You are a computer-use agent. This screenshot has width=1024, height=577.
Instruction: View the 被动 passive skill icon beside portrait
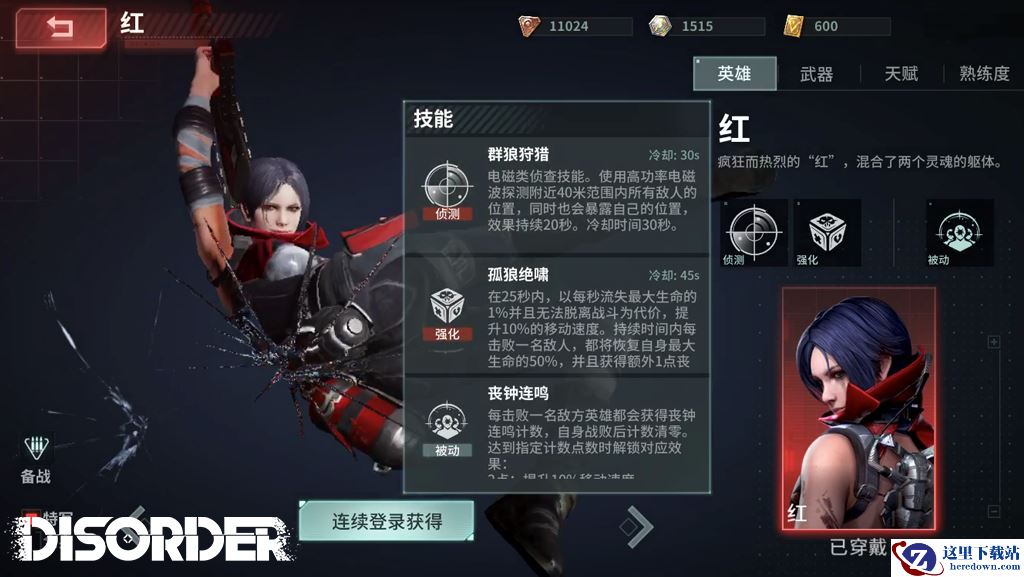pyautogui.click(x=959, y=231)
